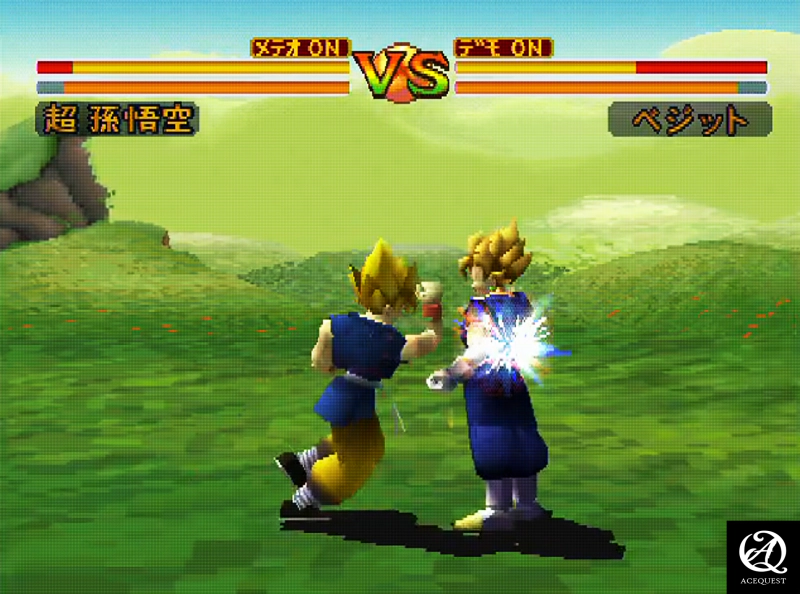Image resolution: width=800 pixels, height=594 pixels.
Task: Select the 超孫悟空 name plate
Action: point(117,119)
